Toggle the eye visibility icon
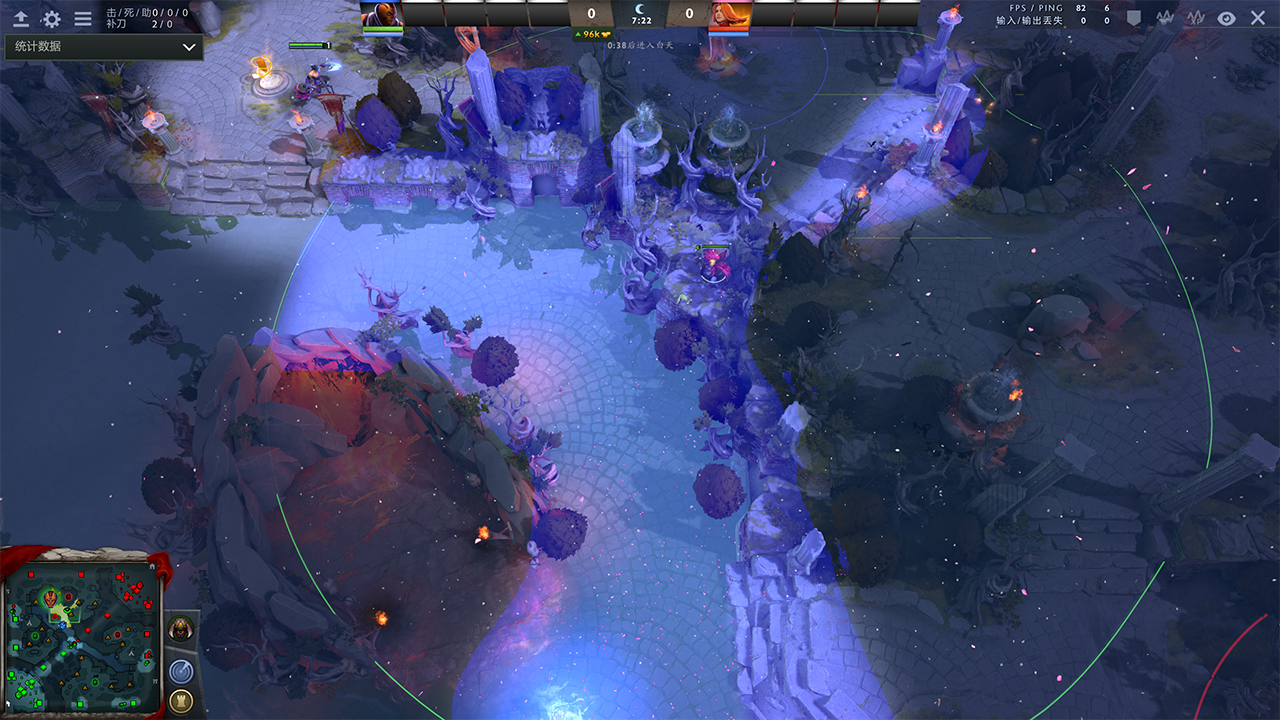Screen dimensions: 1280x720 tap(1226, 18)
